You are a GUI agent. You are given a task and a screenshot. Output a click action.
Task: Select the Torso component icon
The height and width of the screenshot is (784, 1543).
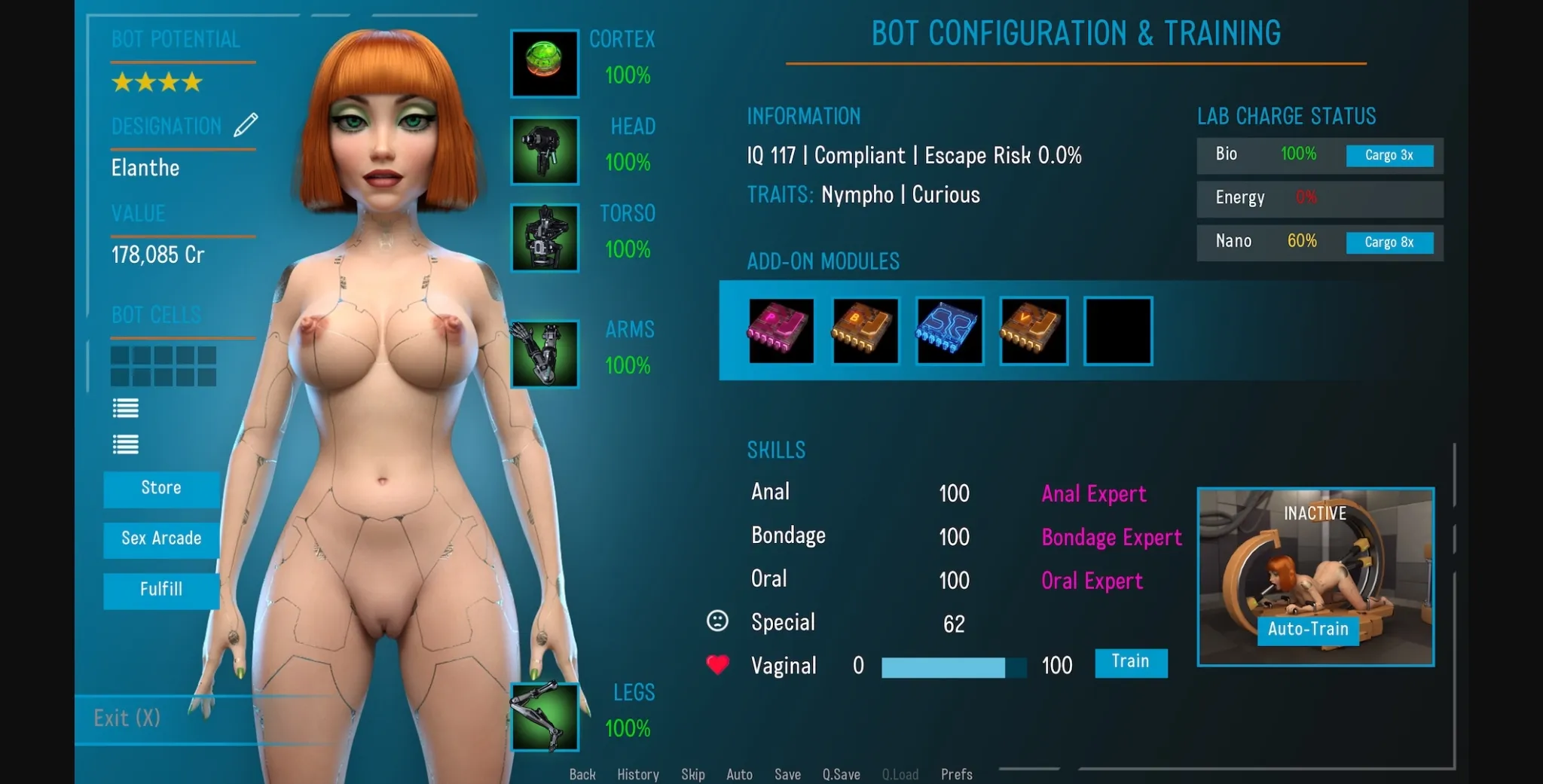point(544,239)
